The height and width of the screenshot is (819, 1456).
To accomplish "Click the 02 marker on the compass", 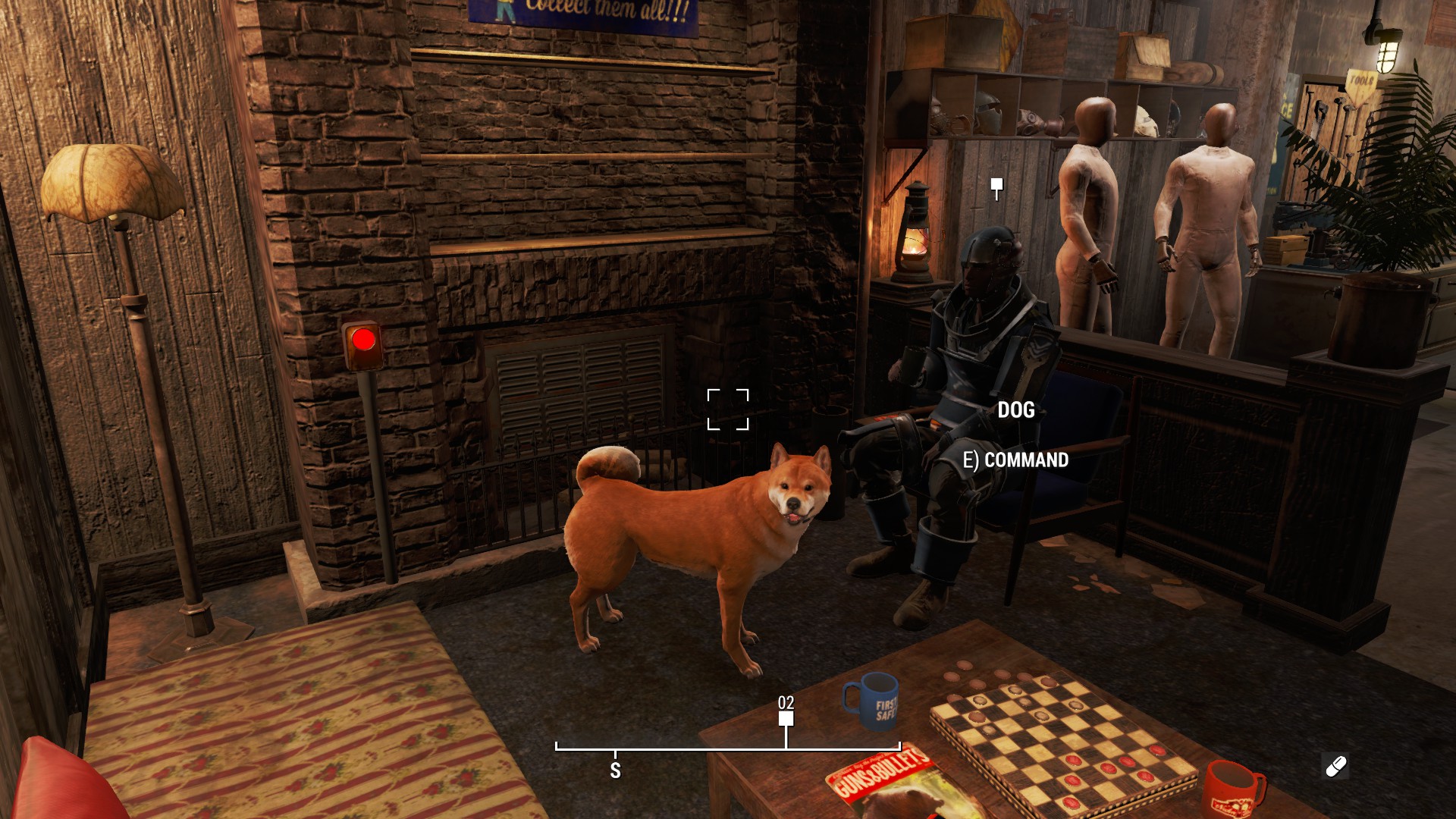I will pos(786,717).
